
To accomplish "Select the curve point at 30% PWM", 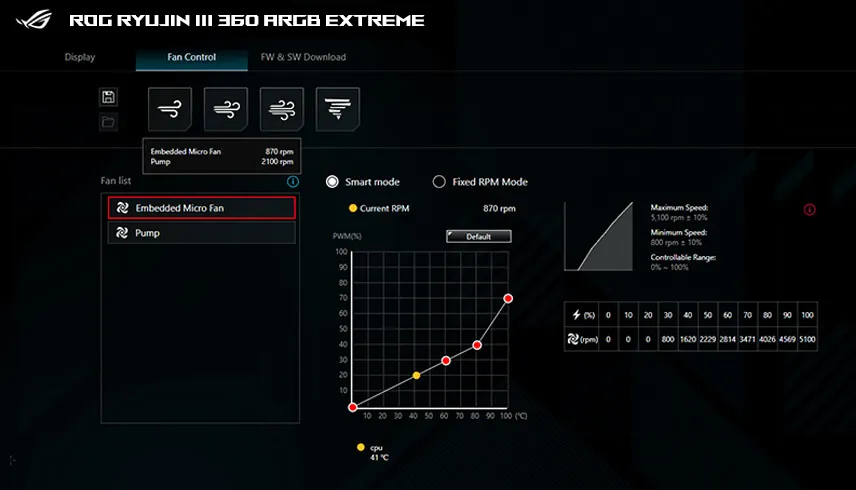I will click(x=446, y=360).
